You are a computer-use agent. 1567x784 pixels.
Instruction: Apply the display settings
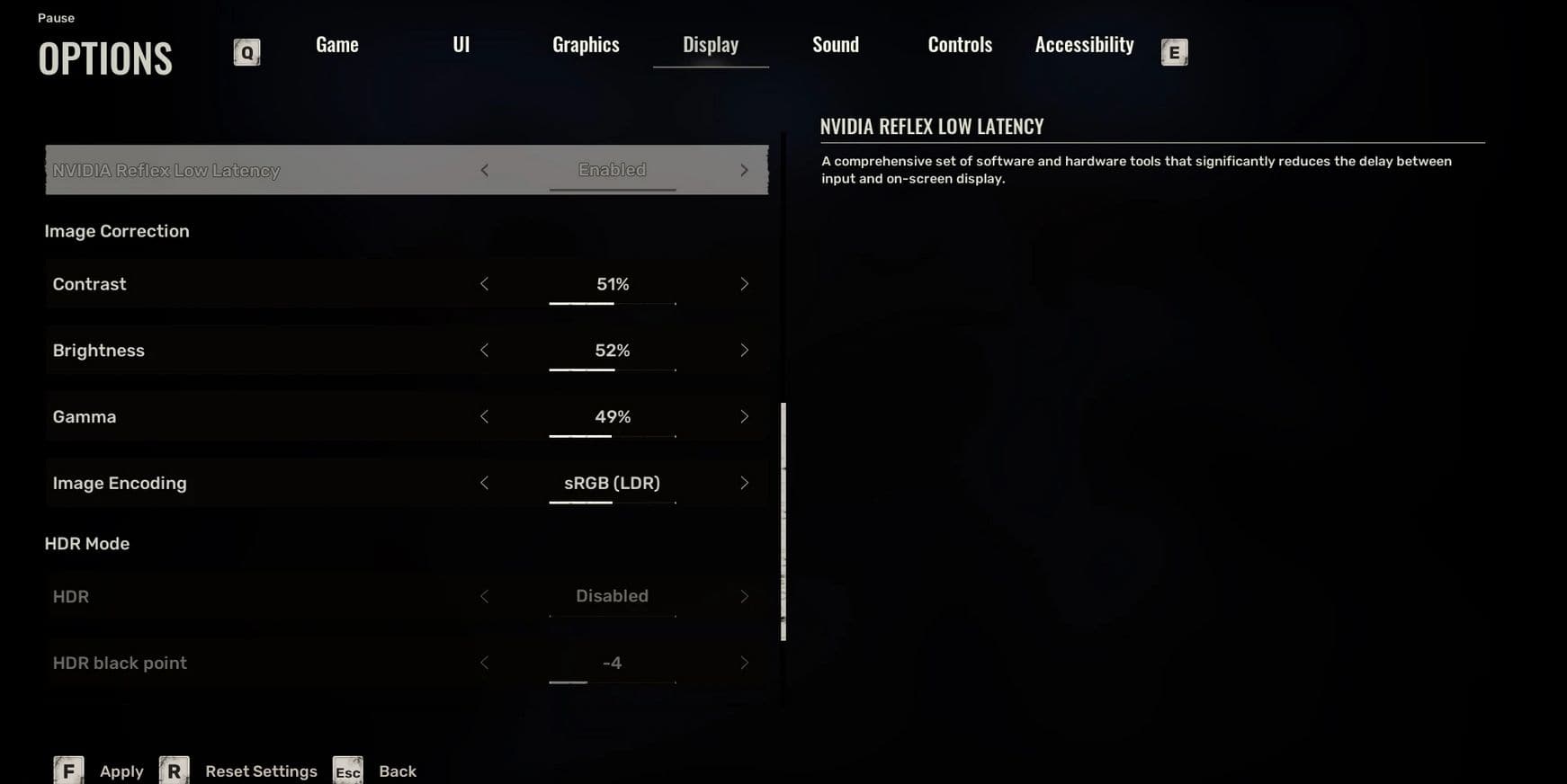click(121, 771)
